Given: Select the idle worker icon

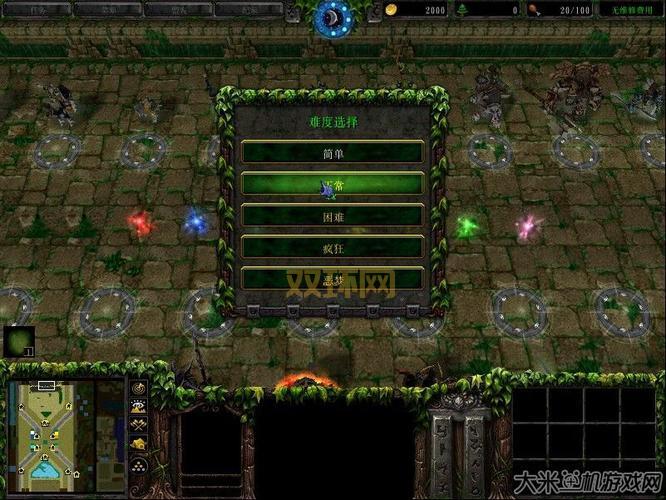Looking at the screenshot, I should click(x=18, y=341).
